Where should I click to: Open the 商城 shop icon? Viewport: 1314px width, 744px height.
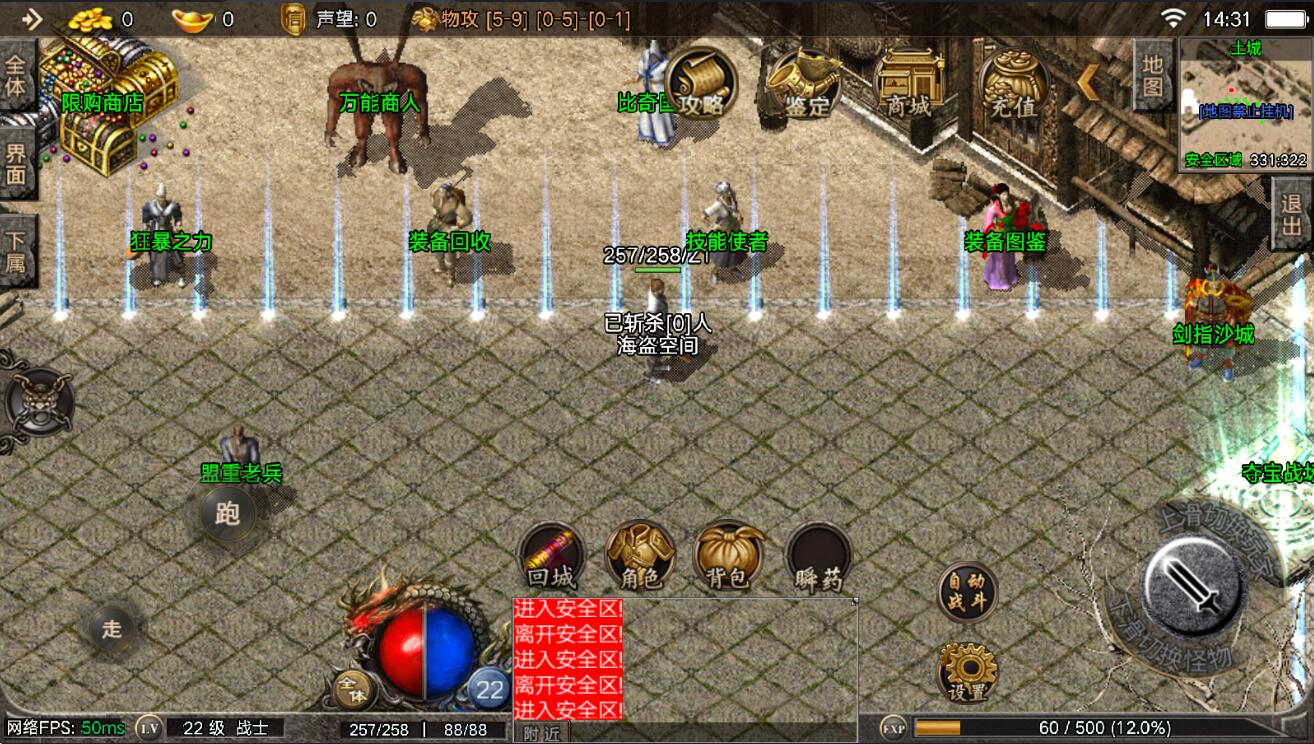coord(909,84)
